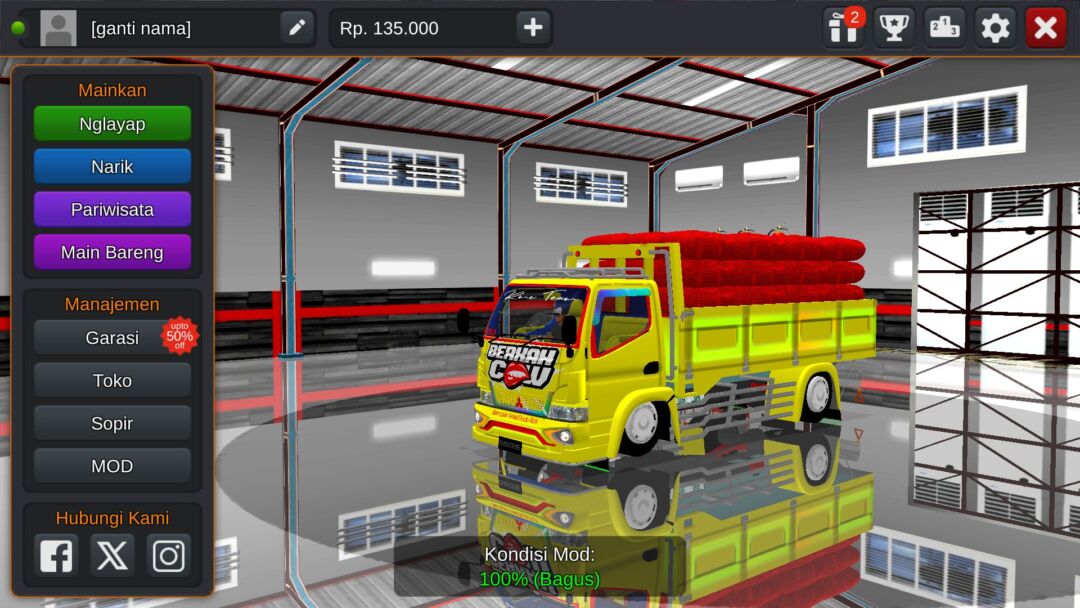Open the Garasi menu
Screen dimensions: 1080x608
click(x=112, y=338)
